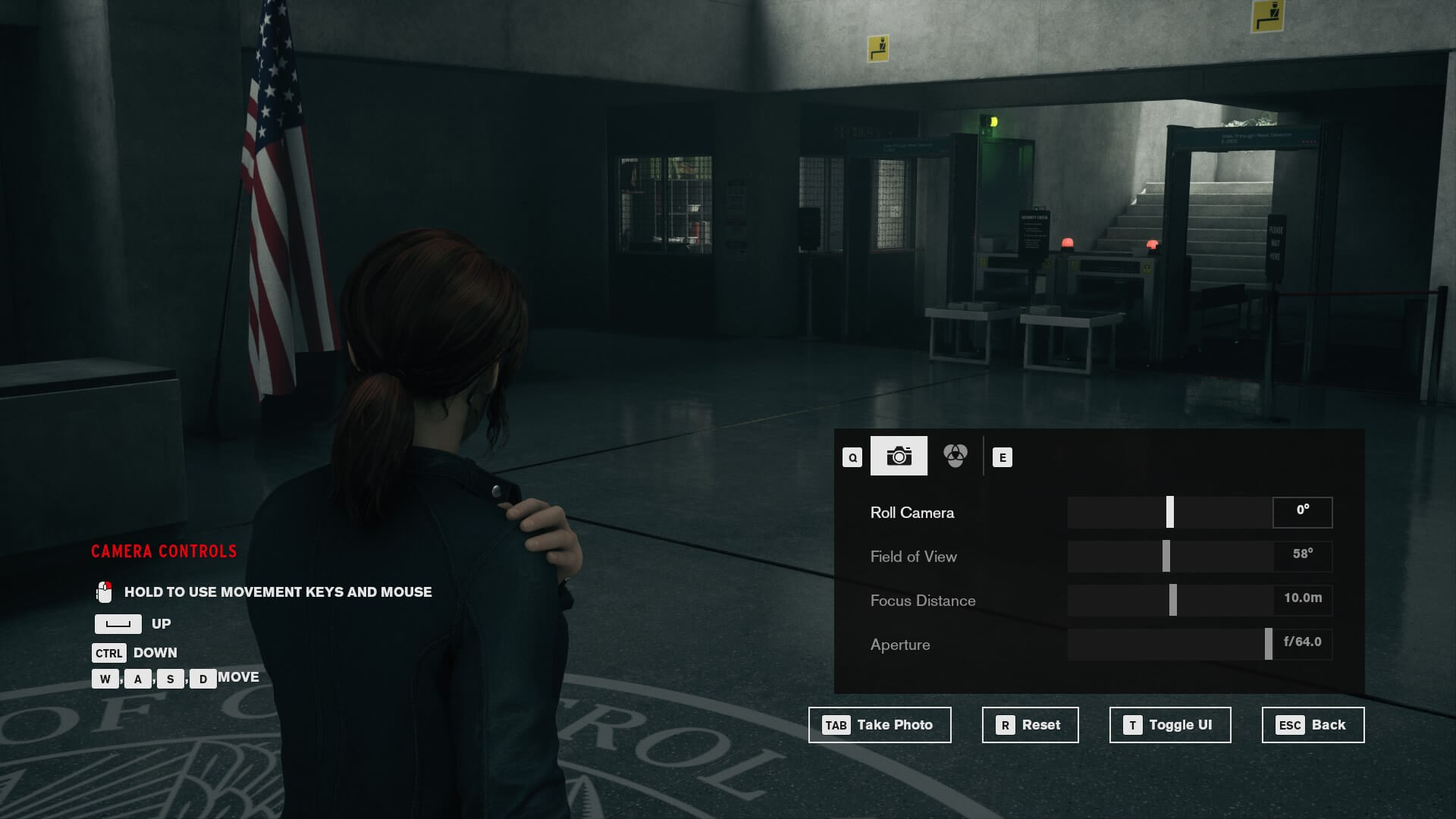Click the Roll Camera slider handle
The width and height of the screenshot is (1456, 819).
pyautogui.click(x=1169, y=512)
